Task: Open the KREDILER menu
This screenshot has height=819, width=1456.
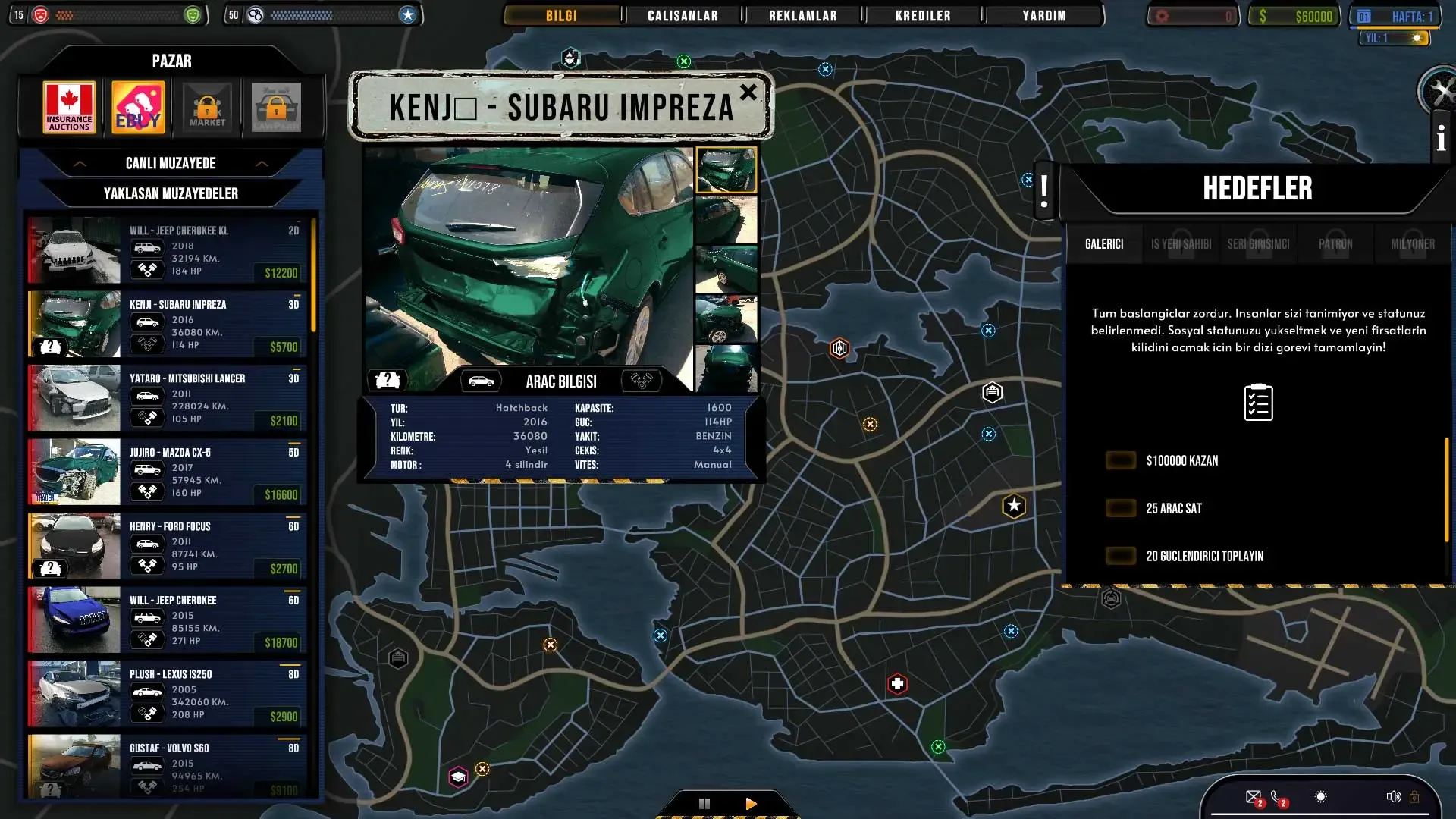Action: 923,16
